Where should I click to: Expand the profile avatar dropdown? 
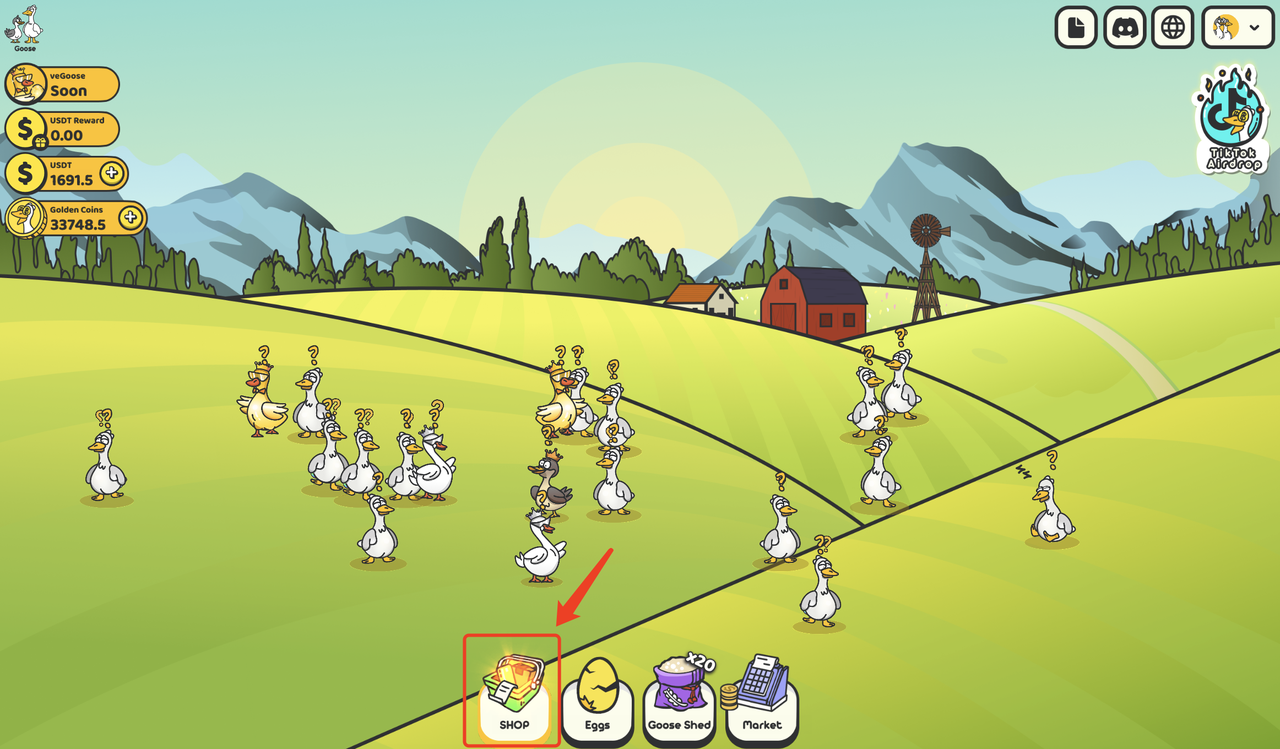click(x=1237, y=28)
